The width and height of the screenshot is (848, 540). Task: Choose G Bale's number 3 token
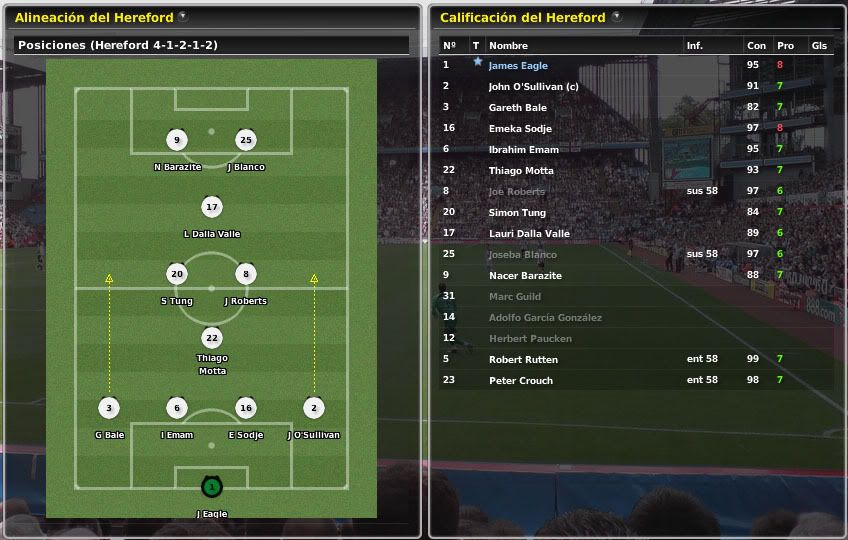[x=109, y=408]
